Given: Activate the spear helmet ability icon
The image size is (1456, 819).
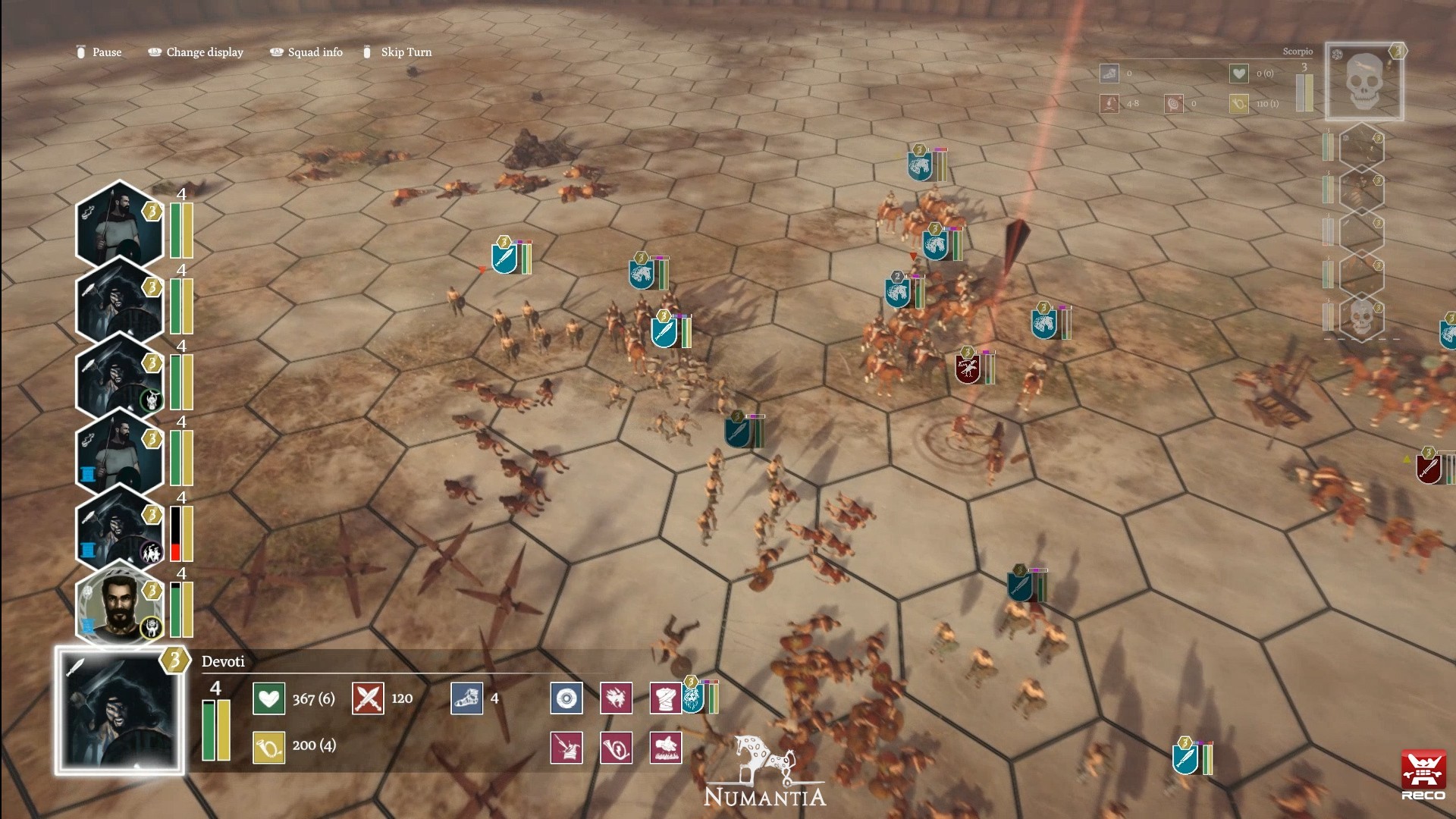Looking at the screenshot, I should pos(566,747).
